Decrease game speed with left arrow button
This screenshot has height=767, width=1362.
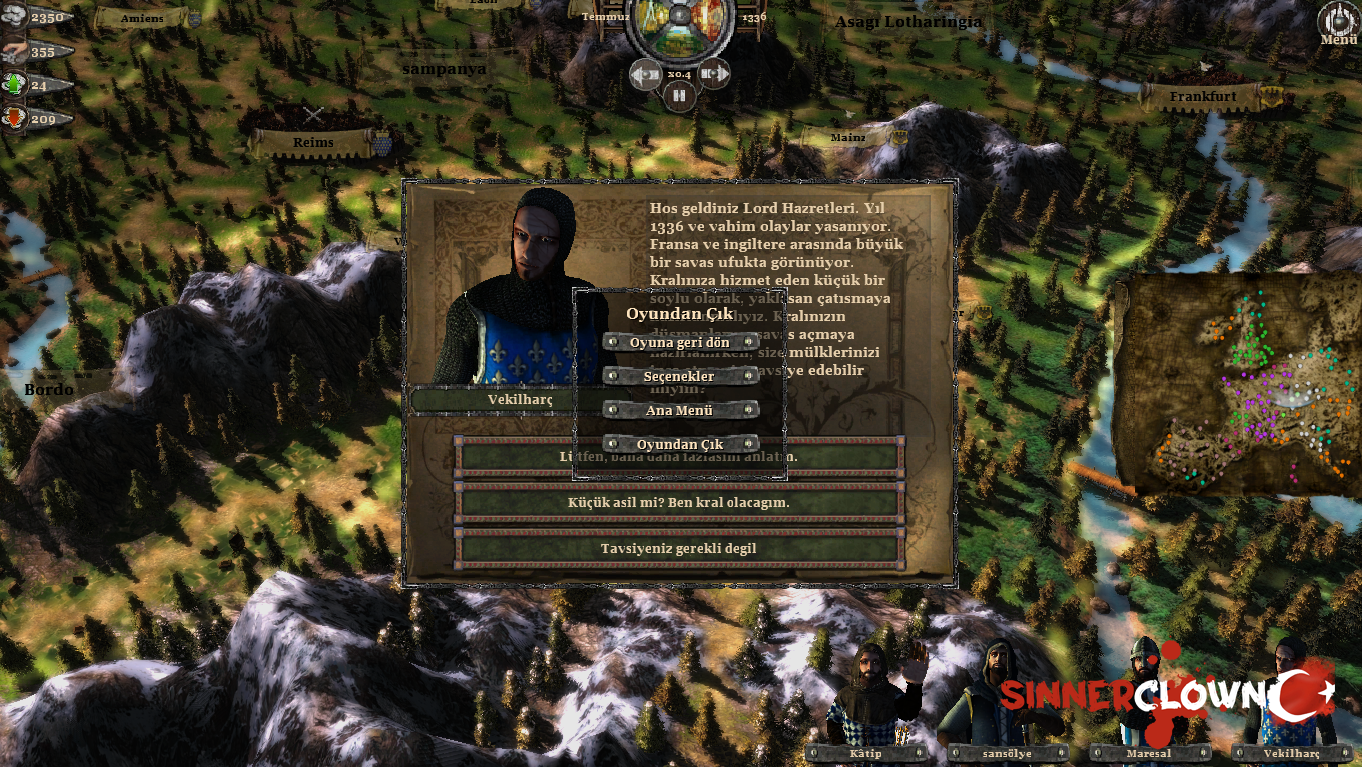(645, 73)
